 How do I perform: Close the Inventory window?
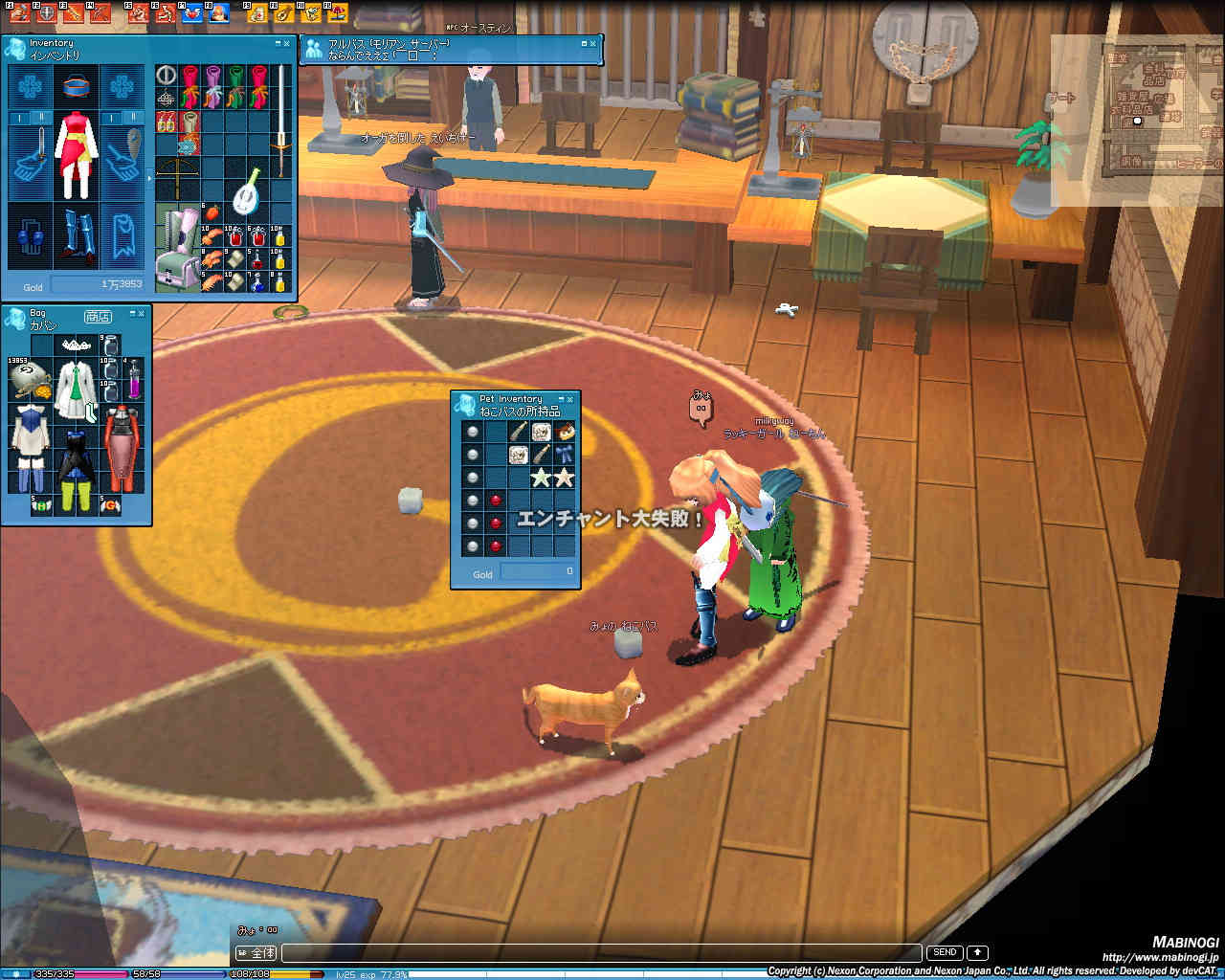pyautogui.click(x=286, y=43)
